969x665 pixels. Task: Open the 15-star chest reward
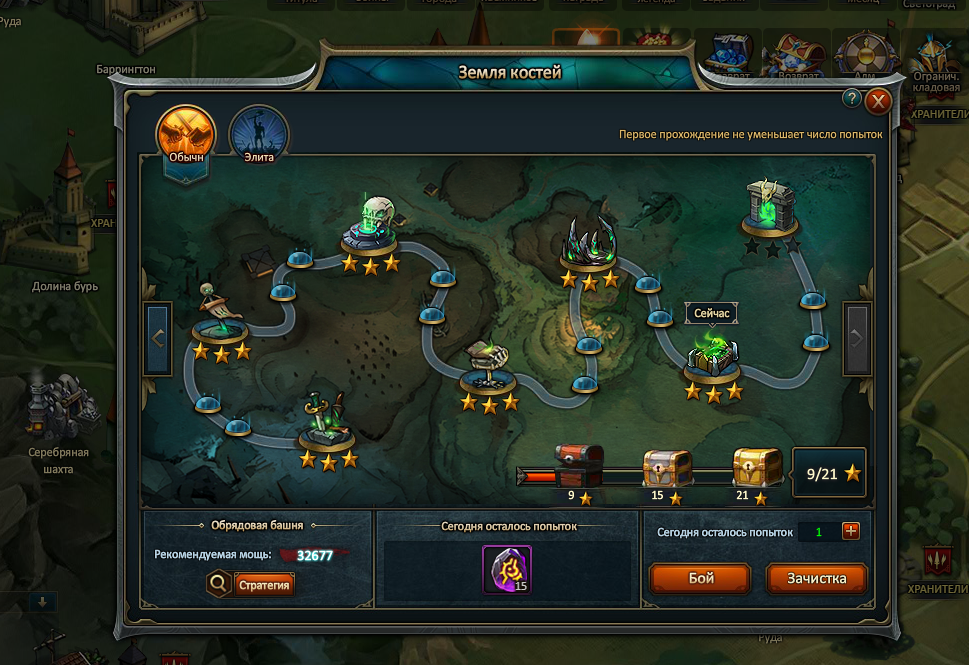click(667, 467)
